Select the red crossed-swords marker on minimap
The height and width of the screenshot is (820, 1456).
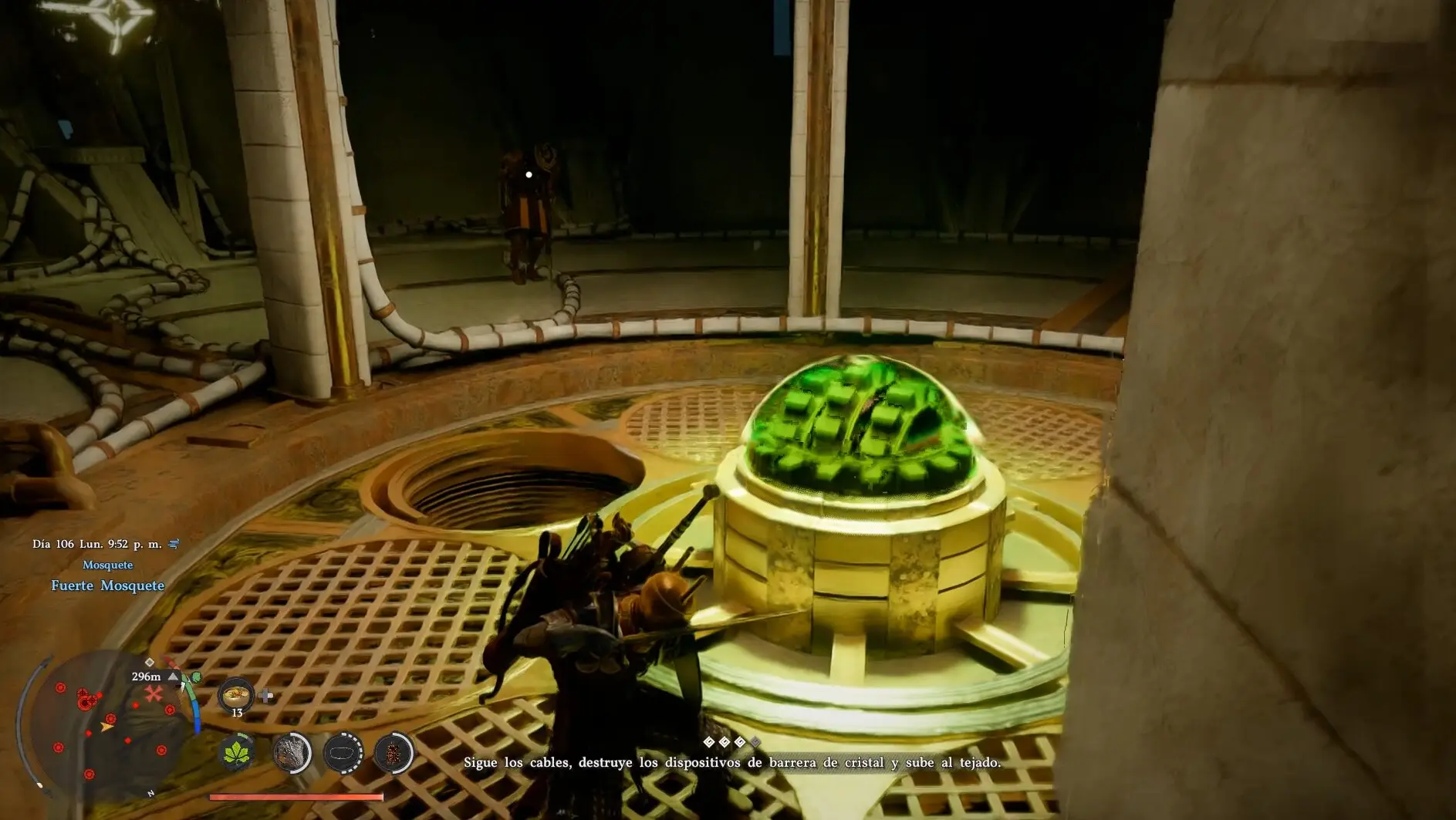(154, 693)
